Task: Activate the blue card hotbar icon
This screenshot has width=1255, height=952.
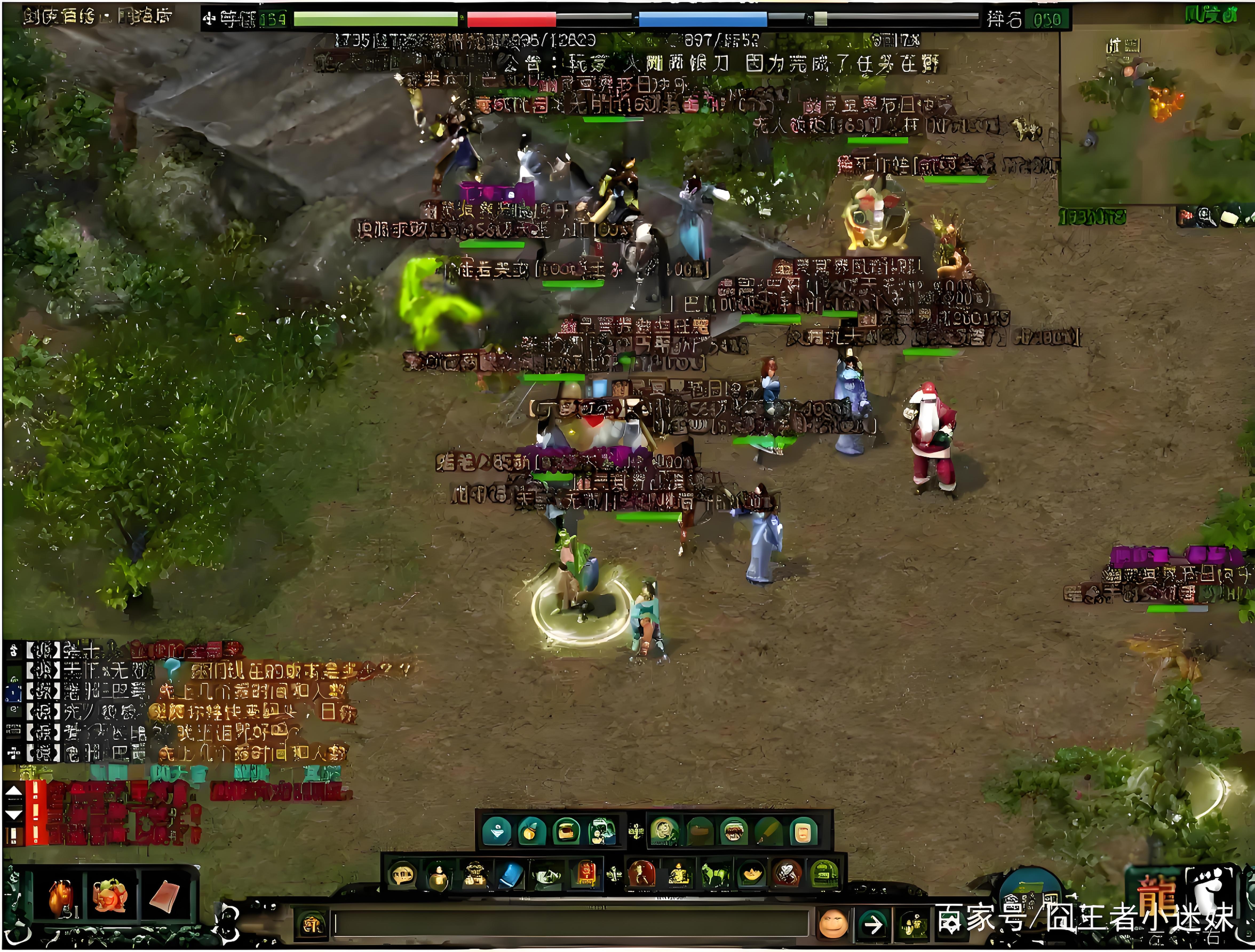Action: click(x=510, y=874)
